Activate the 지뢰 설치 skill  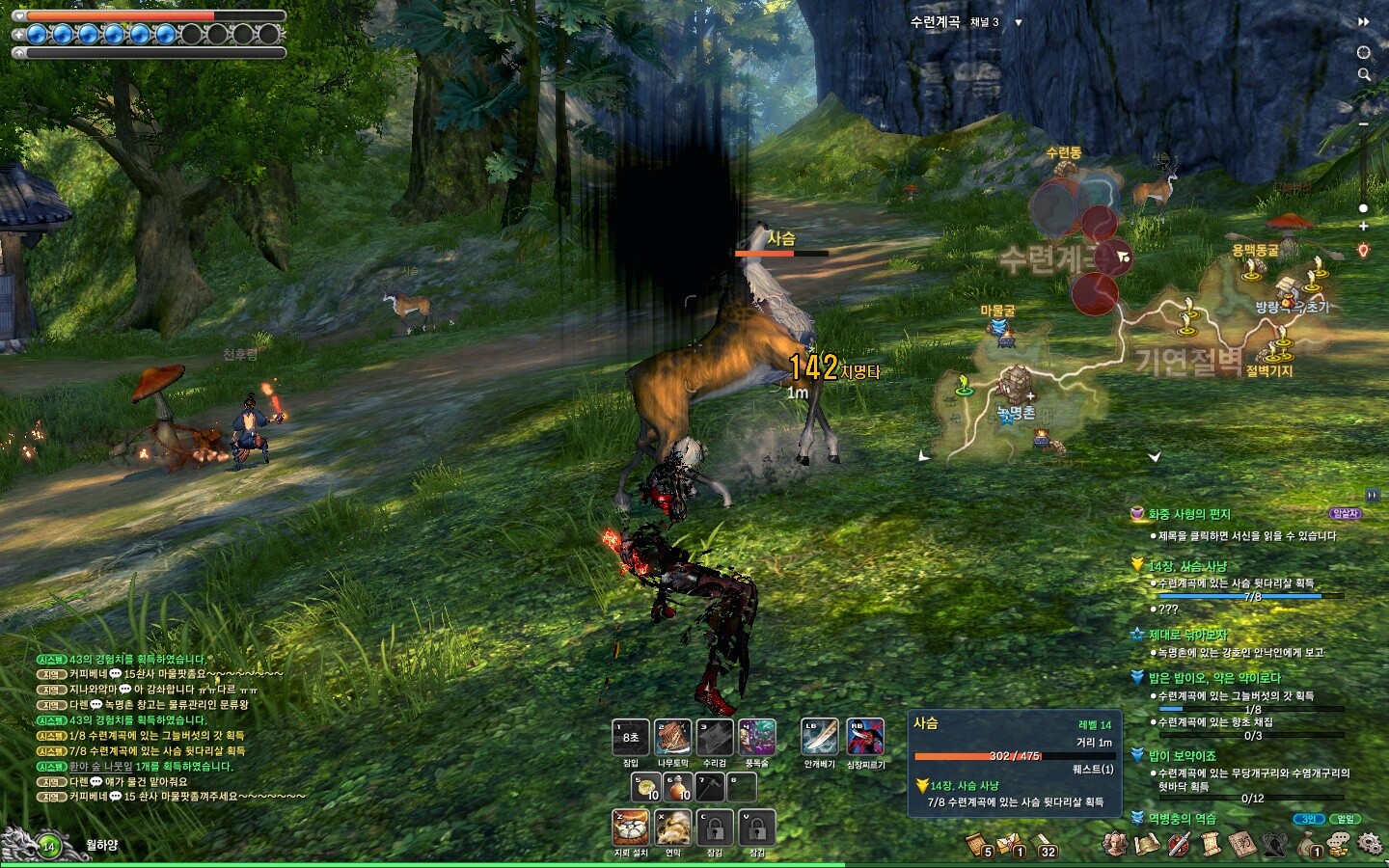click(631, 827)
